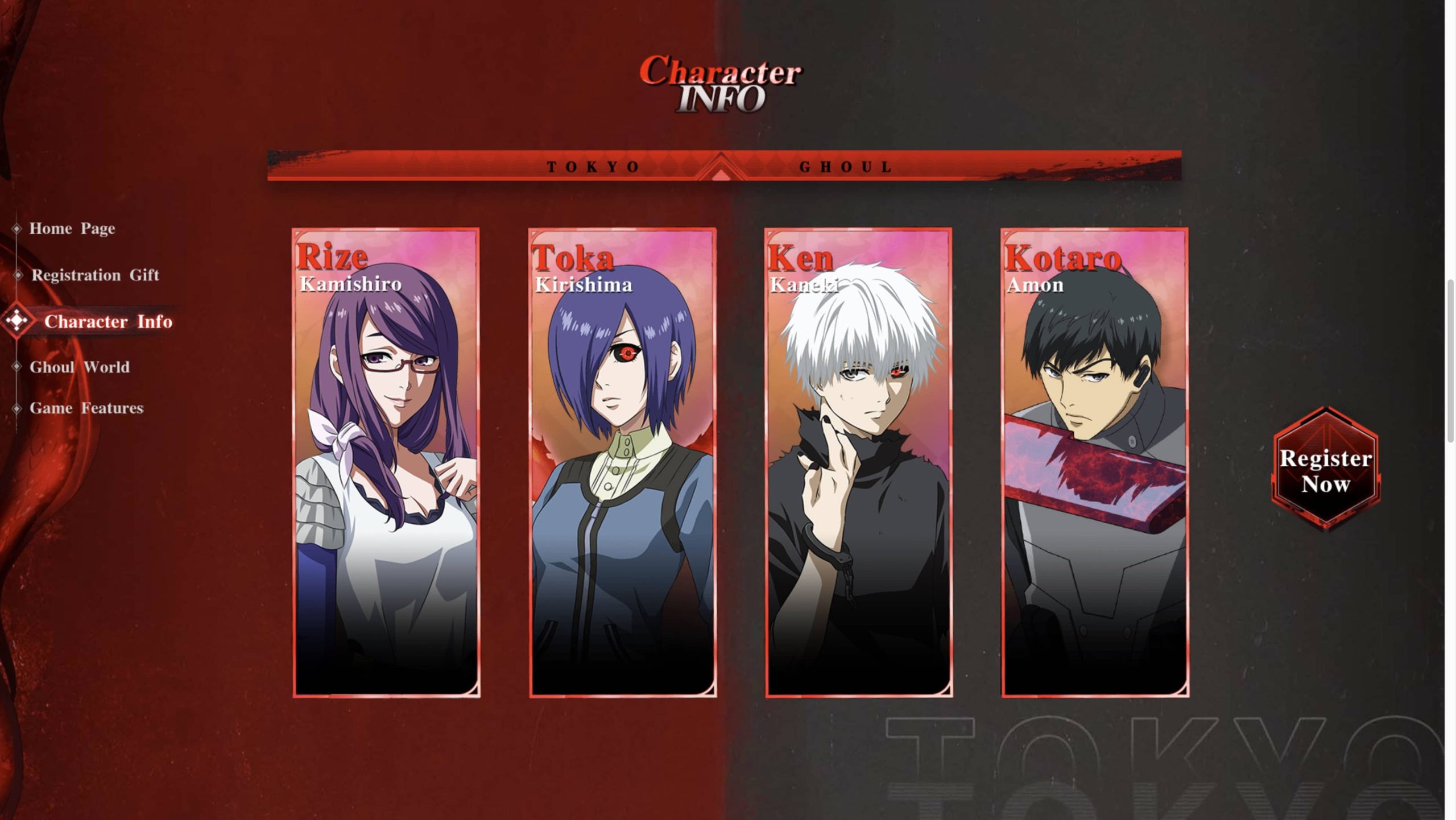Open the Registration Gift section

tap(95, 275)
